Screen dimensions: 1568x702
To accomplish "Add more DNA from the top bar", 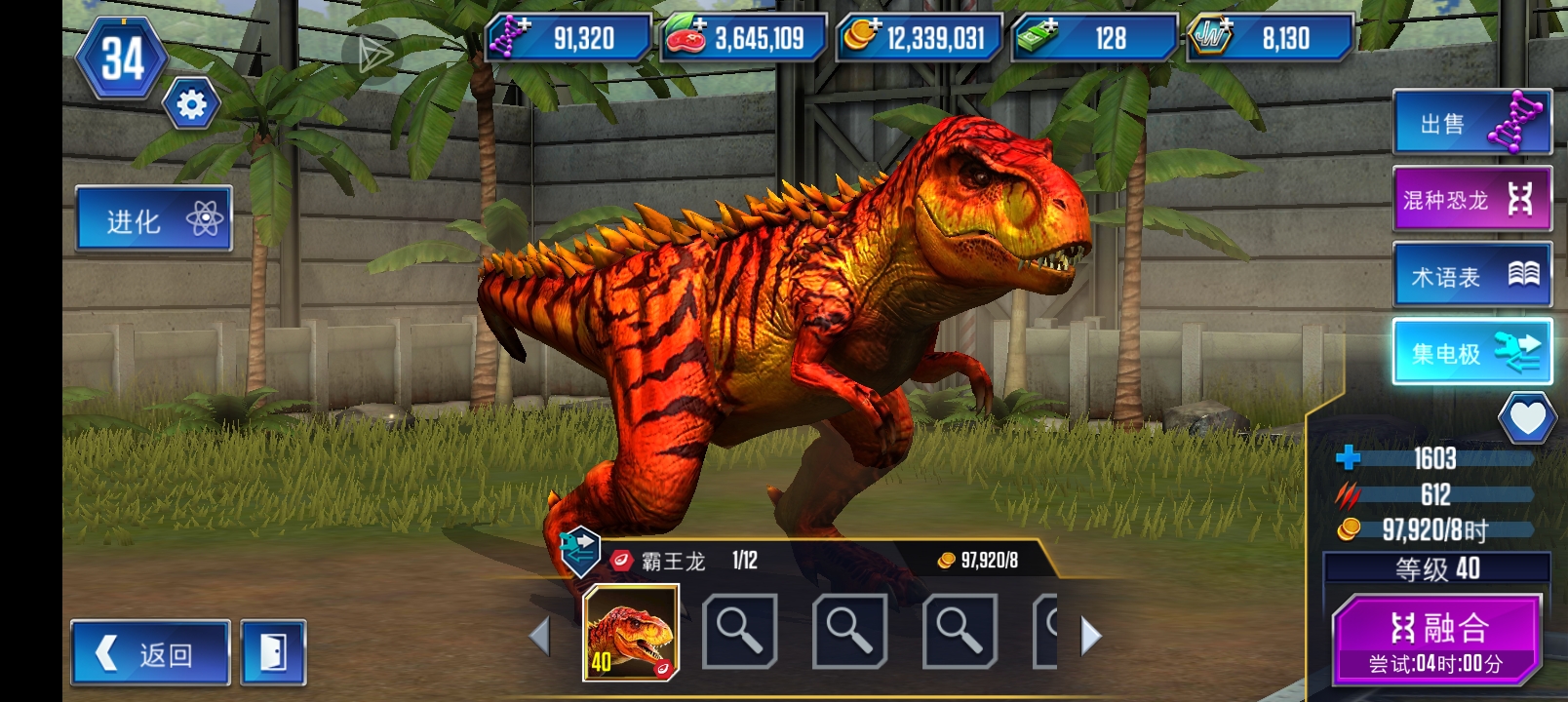I will 567,38.
